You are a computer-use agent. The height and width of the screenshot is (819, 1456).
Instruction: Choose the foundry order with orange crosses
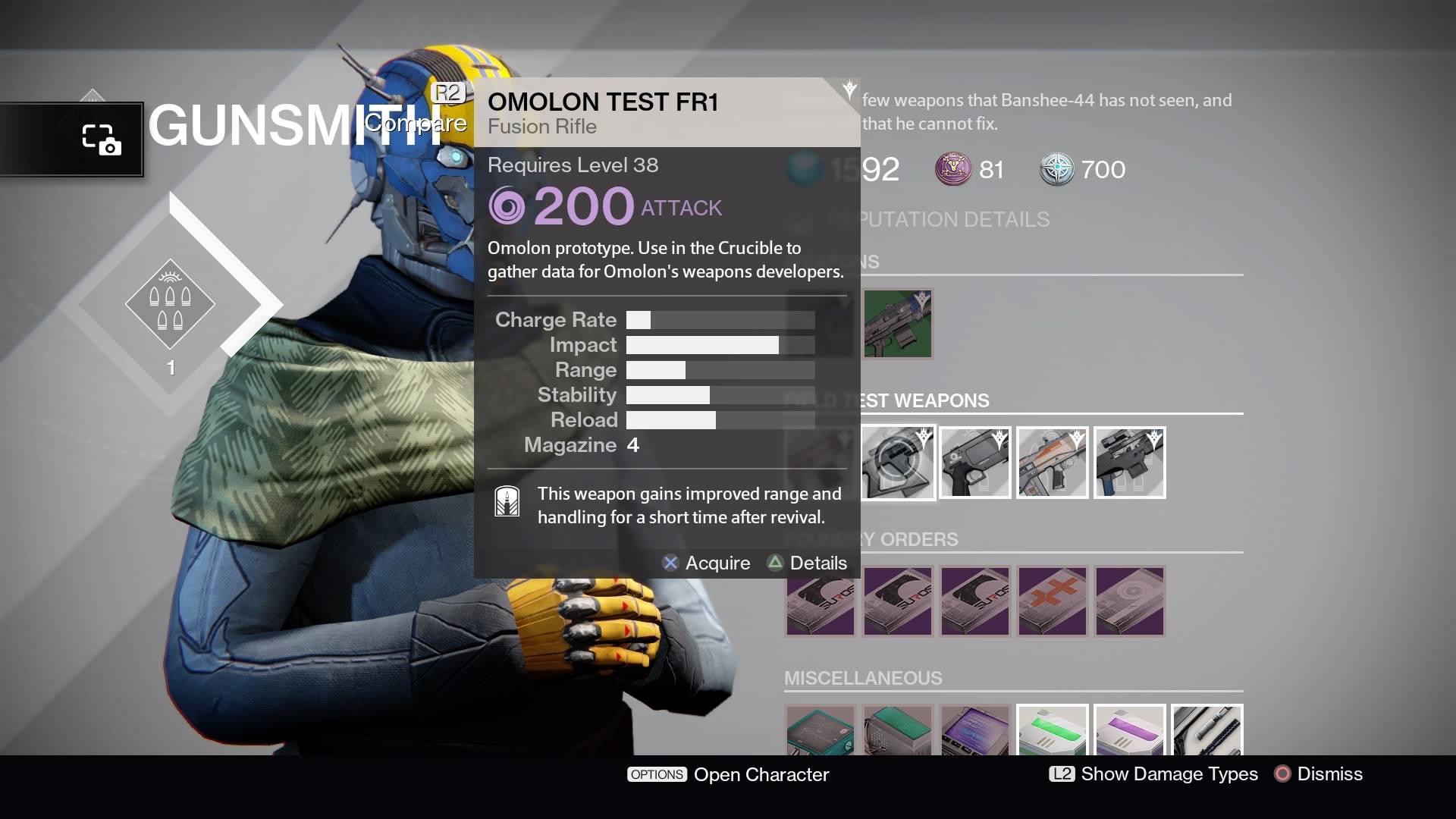pyautogui.click(x=1053, y=601)
